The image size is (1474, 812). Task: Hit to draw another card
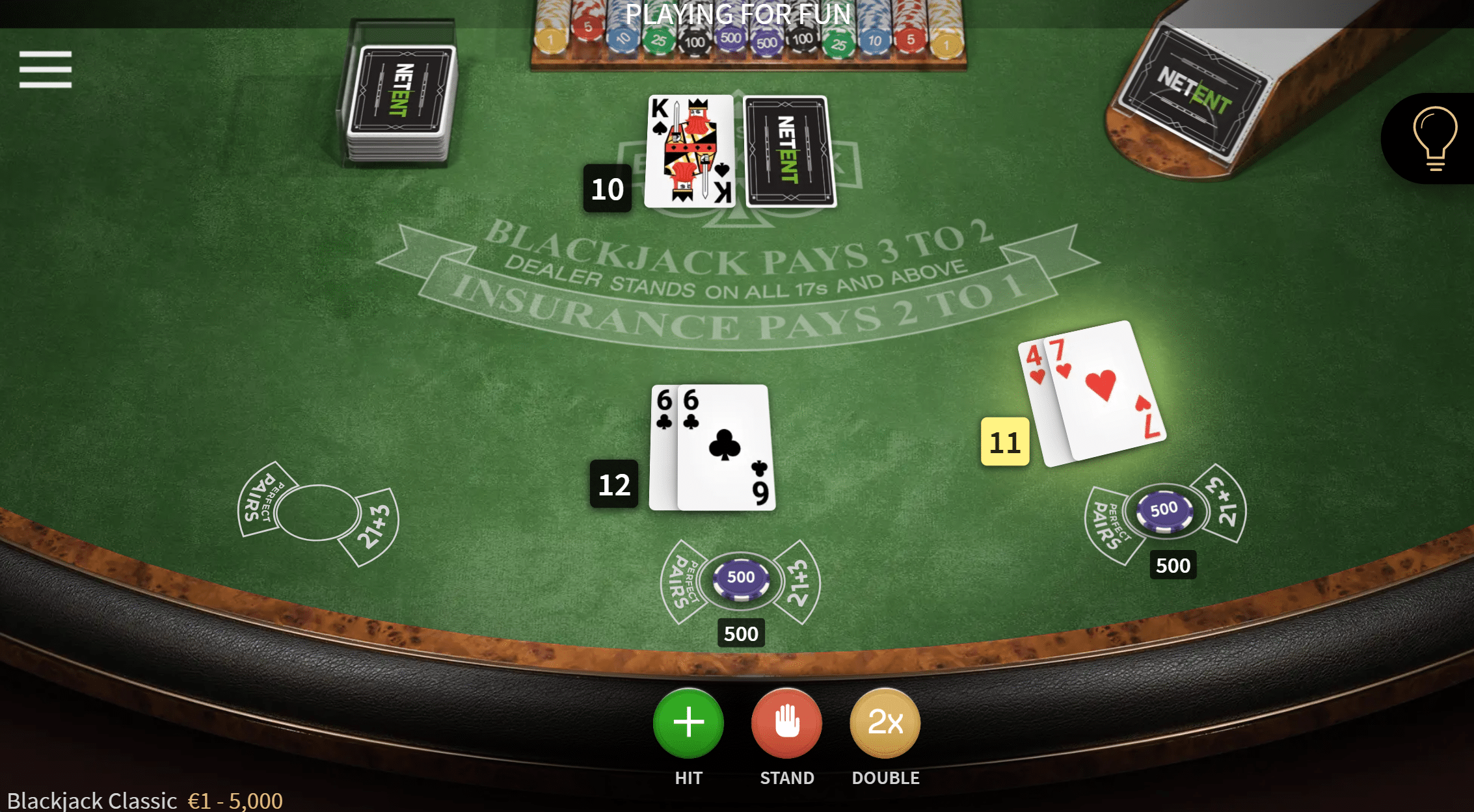click(688, 723)
